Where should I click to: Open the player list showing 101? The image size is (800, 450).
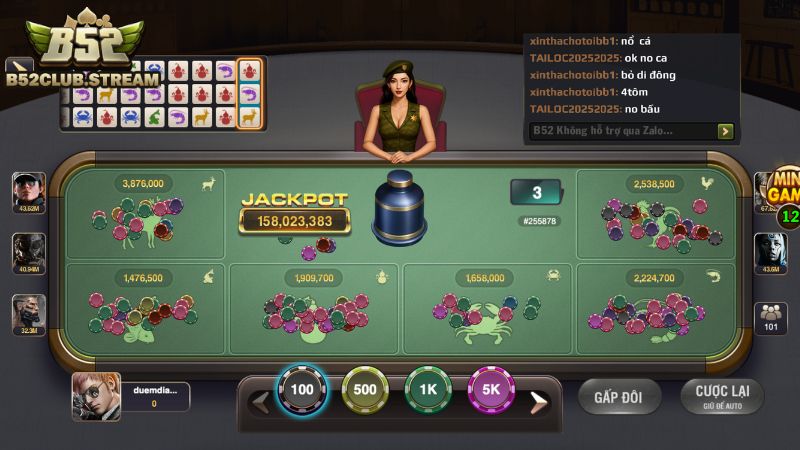[771, 316]
